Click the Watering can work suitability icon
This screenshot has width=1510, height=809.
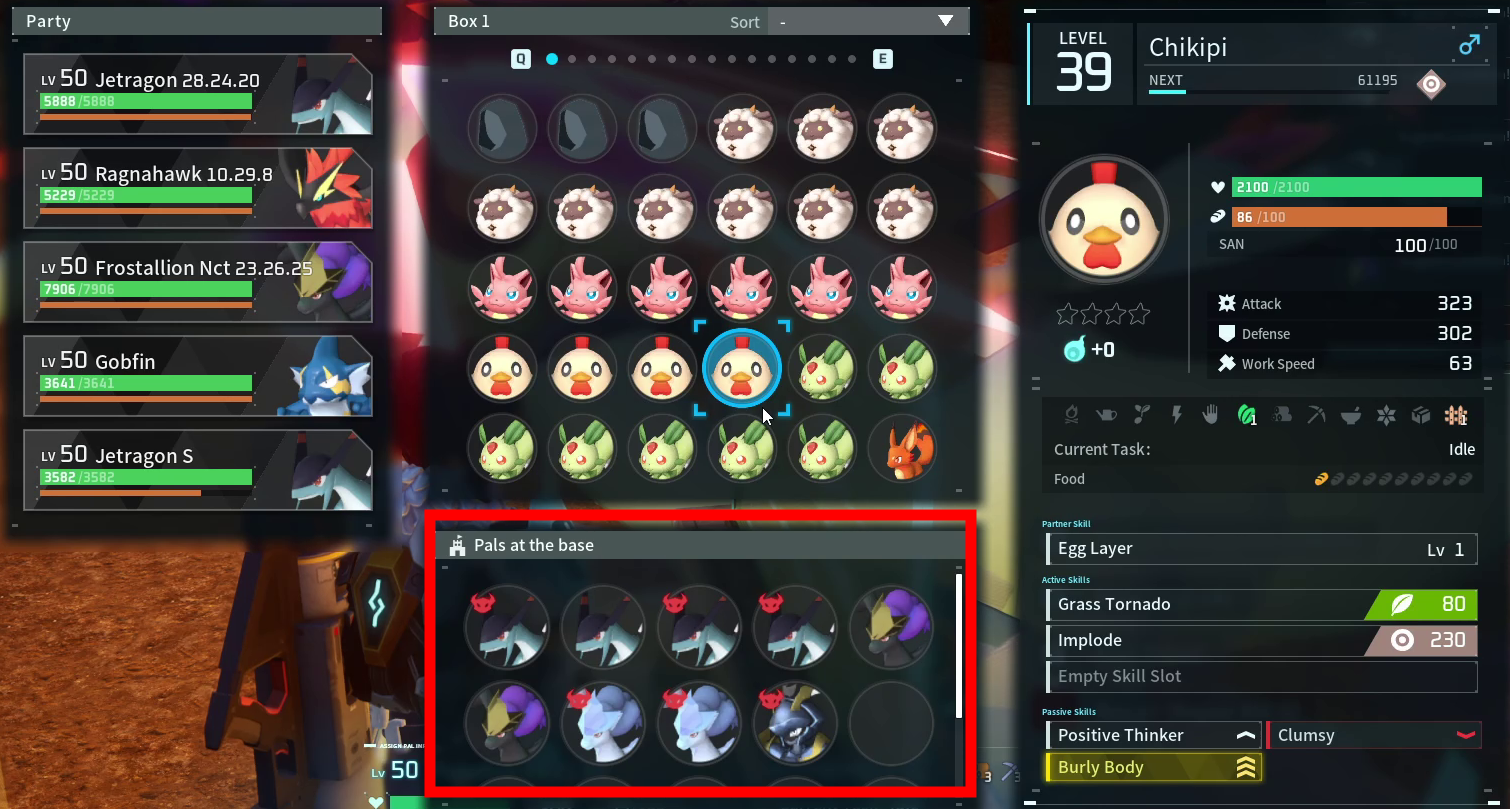pos(1107,415)
